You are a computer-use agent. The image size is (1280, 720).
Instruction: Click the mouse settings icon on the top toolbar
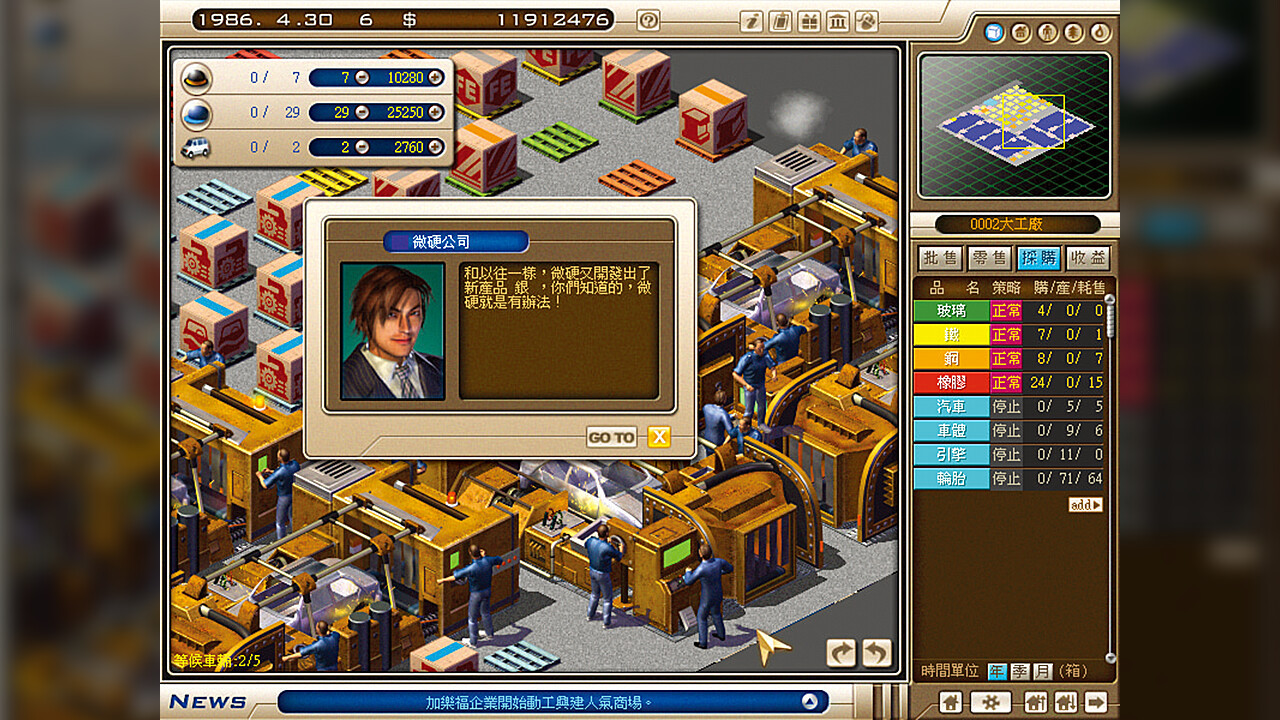point(866,22)
